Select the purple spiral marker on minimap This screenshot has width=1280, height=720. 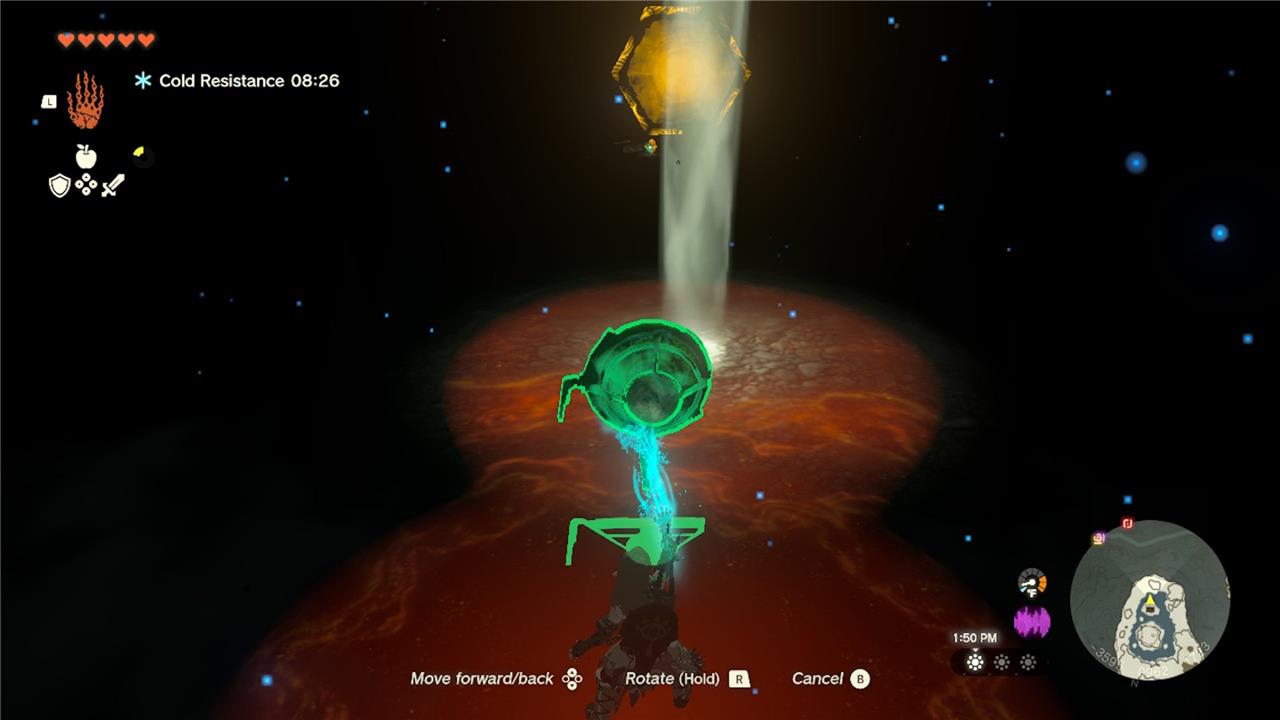pos(1098,538)
